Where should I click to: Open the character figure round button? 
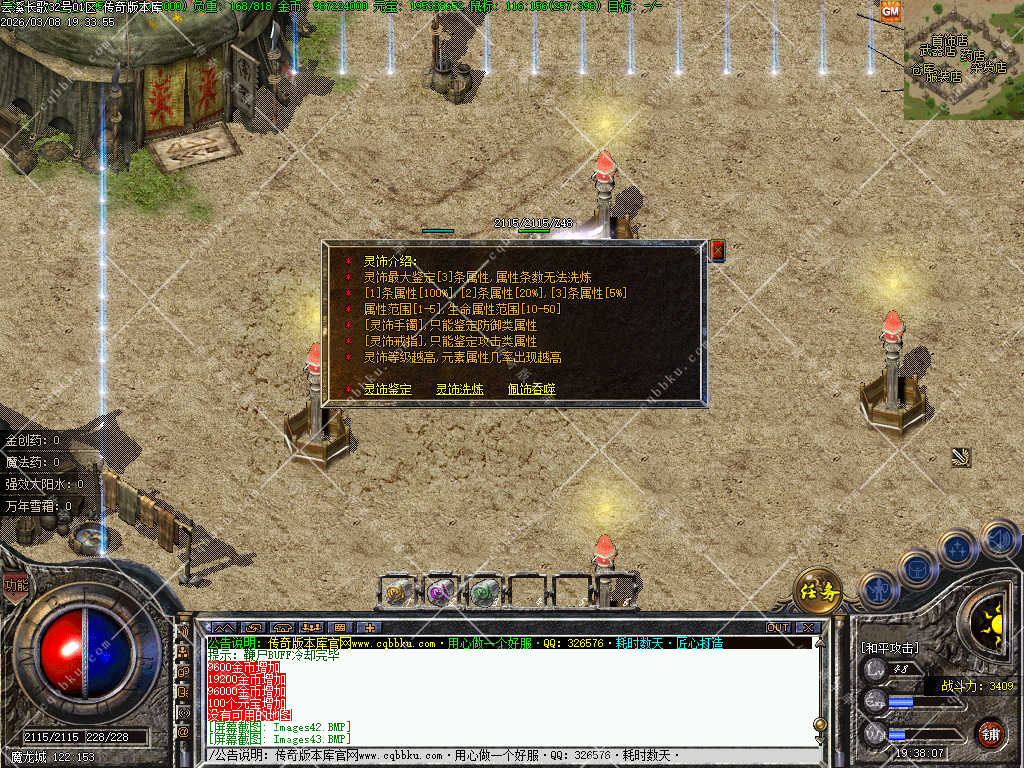click(x=879, y=589)
